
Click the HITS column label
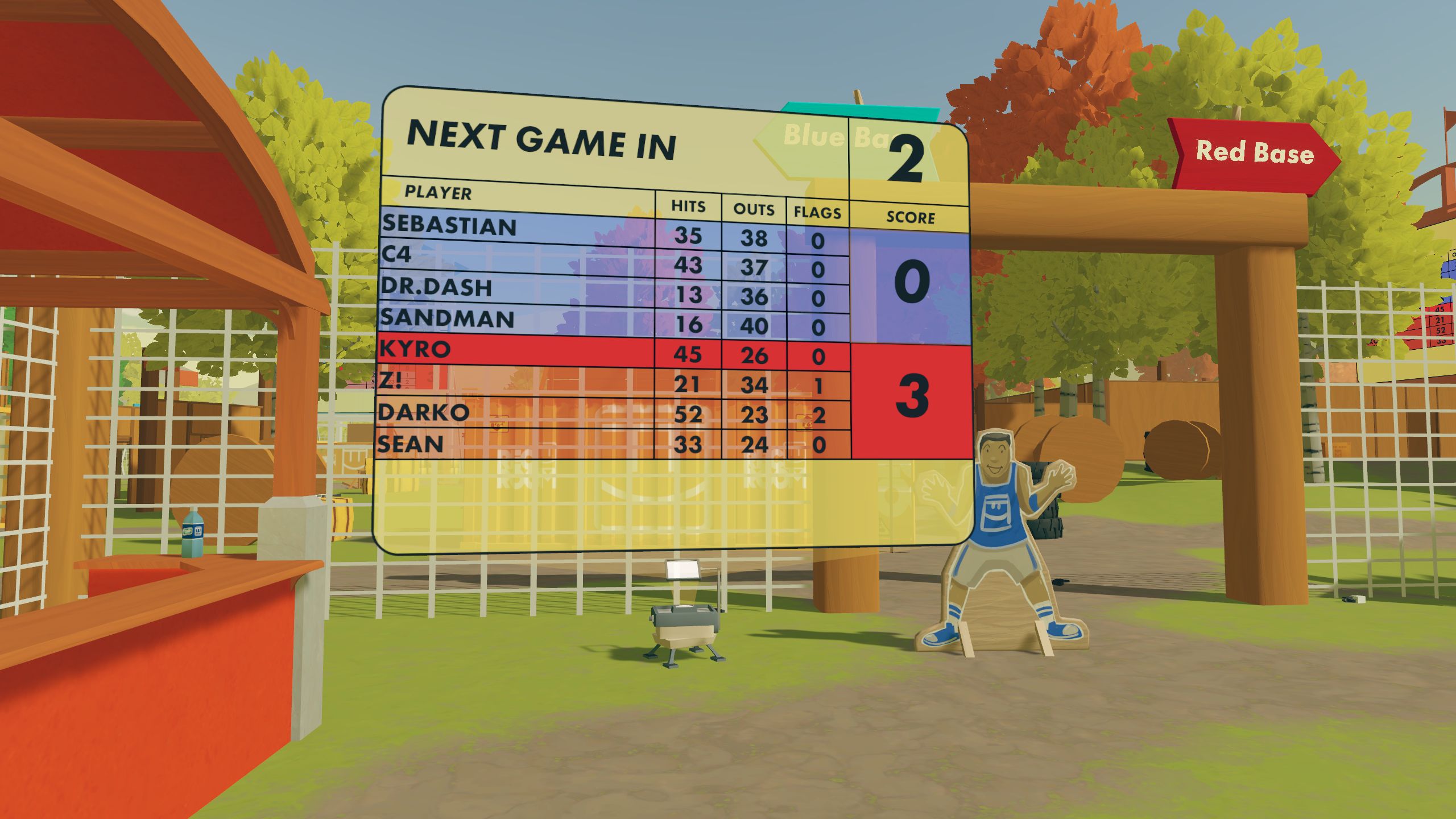(688, 207)
